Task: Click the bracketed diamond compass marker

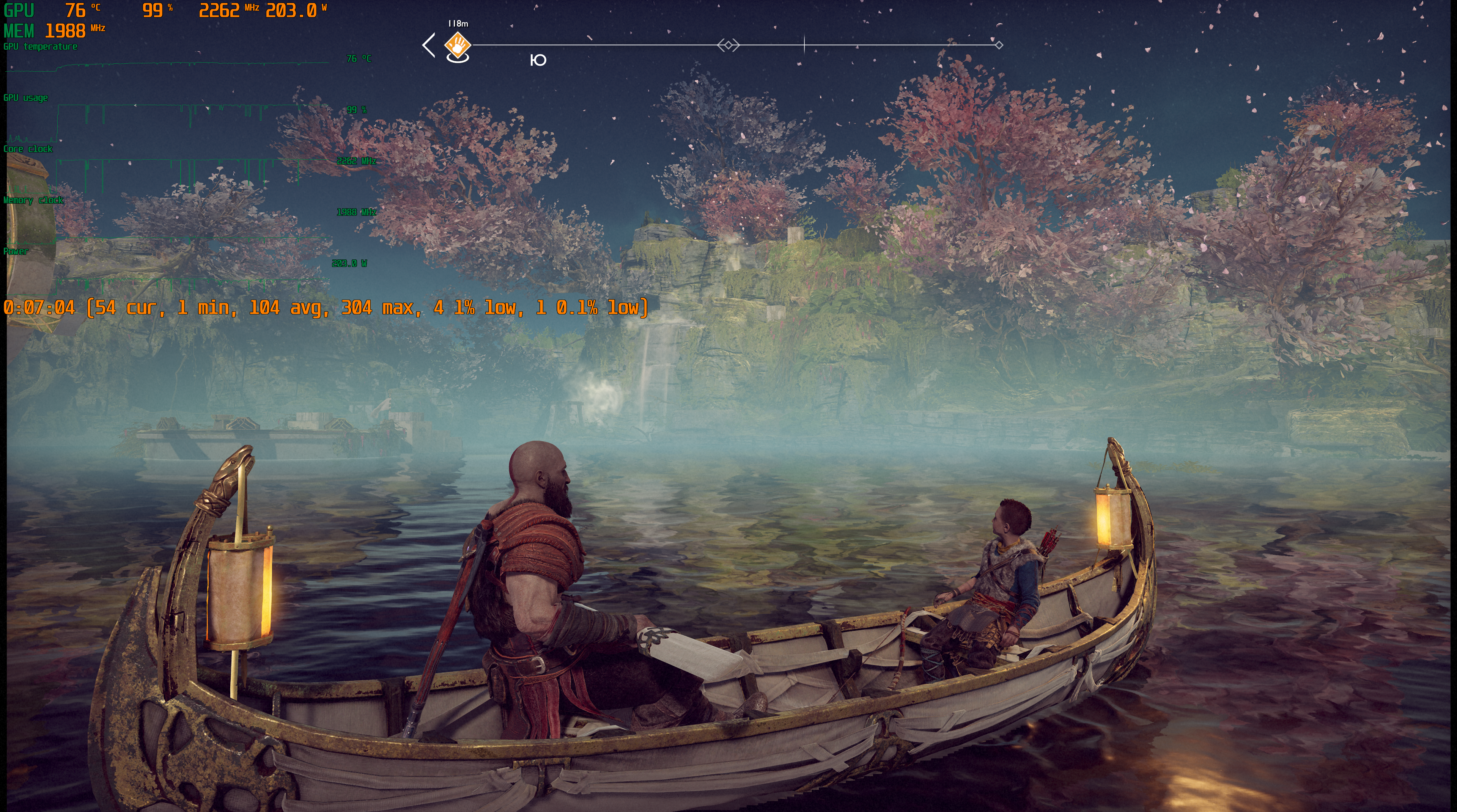Action: [x=728, y=45]
